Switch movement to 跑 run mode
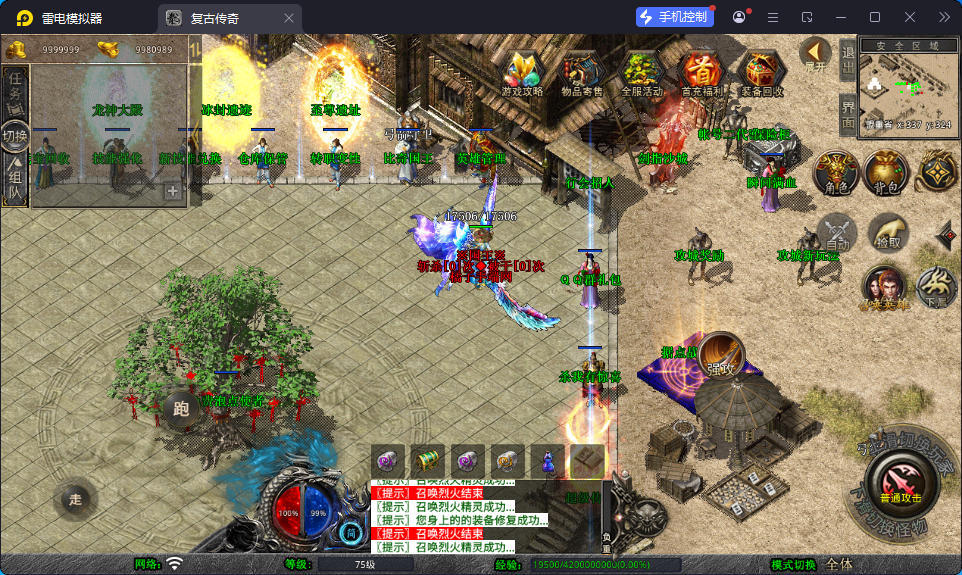 (x=182, y=408)
